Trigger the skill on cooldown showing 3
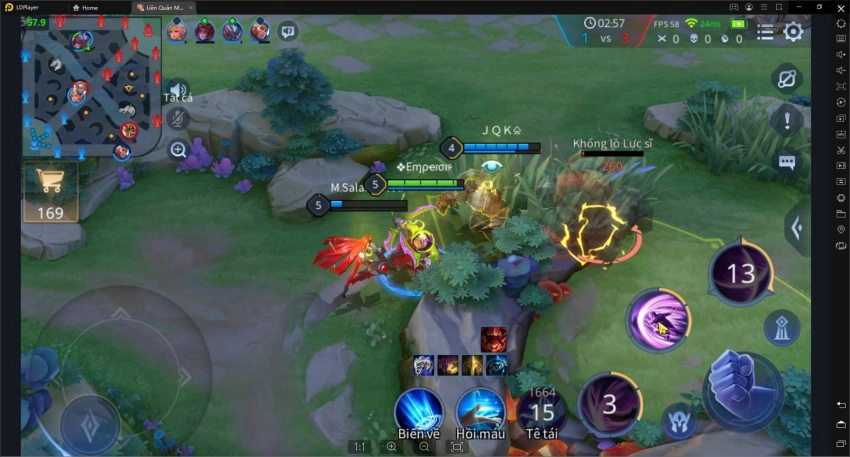 609,404
